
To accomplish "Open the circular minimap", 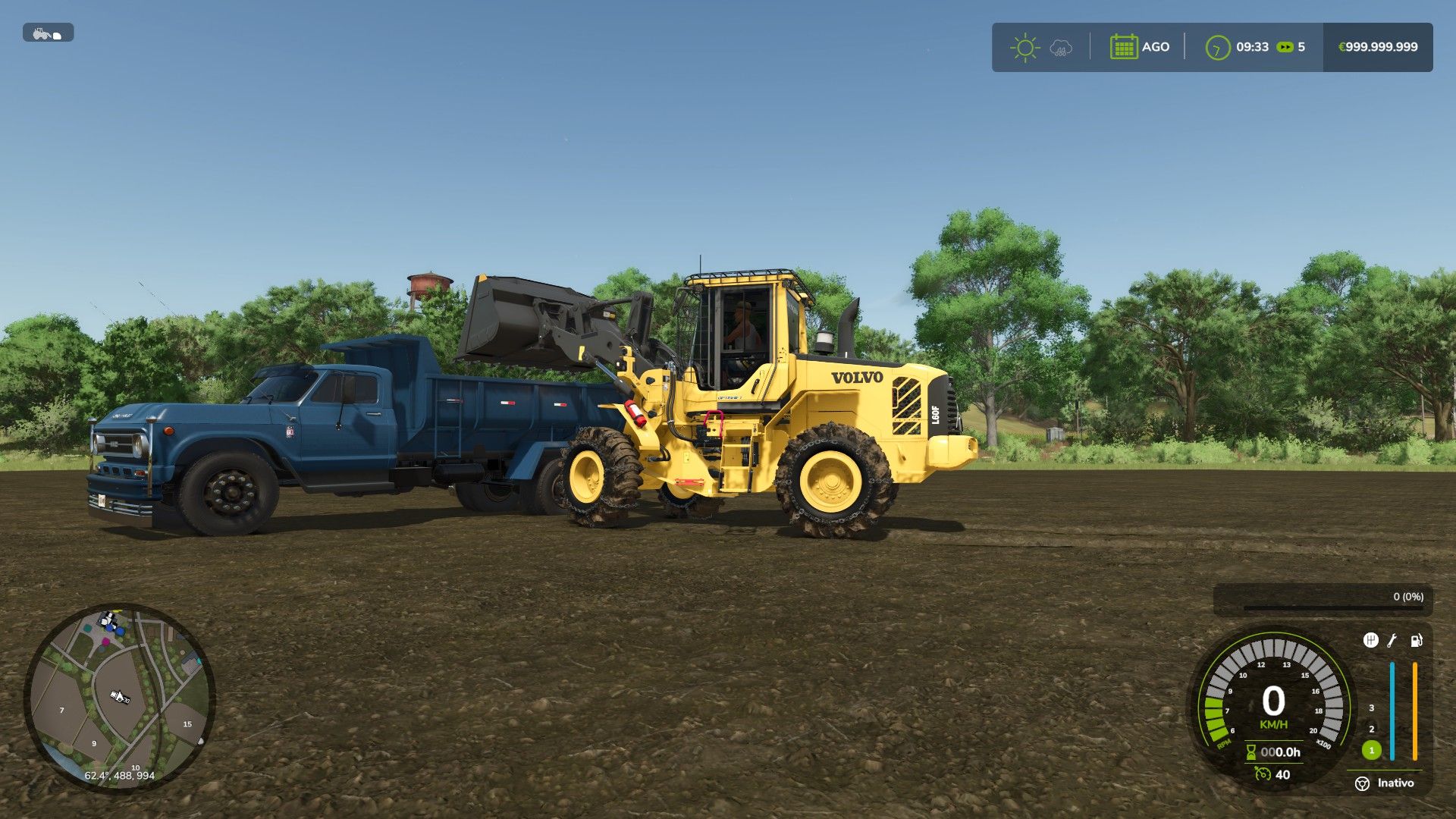I will click(x=120, y=698).
